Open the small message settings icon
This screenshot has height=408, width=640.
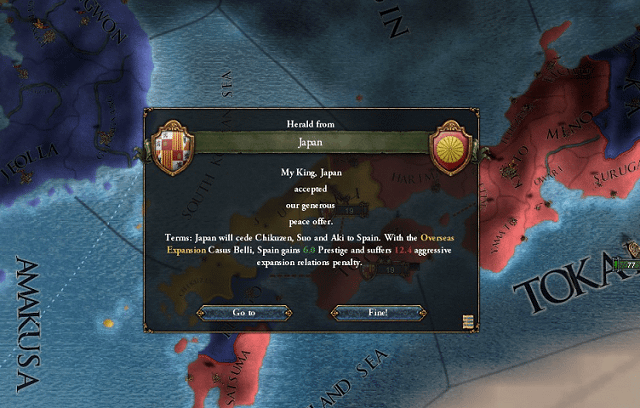point(467,320)
